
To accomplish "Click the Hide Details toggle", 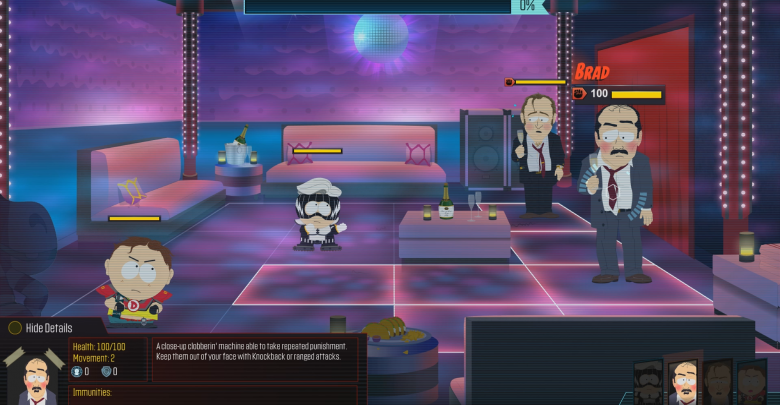I will tap(44, 328).
